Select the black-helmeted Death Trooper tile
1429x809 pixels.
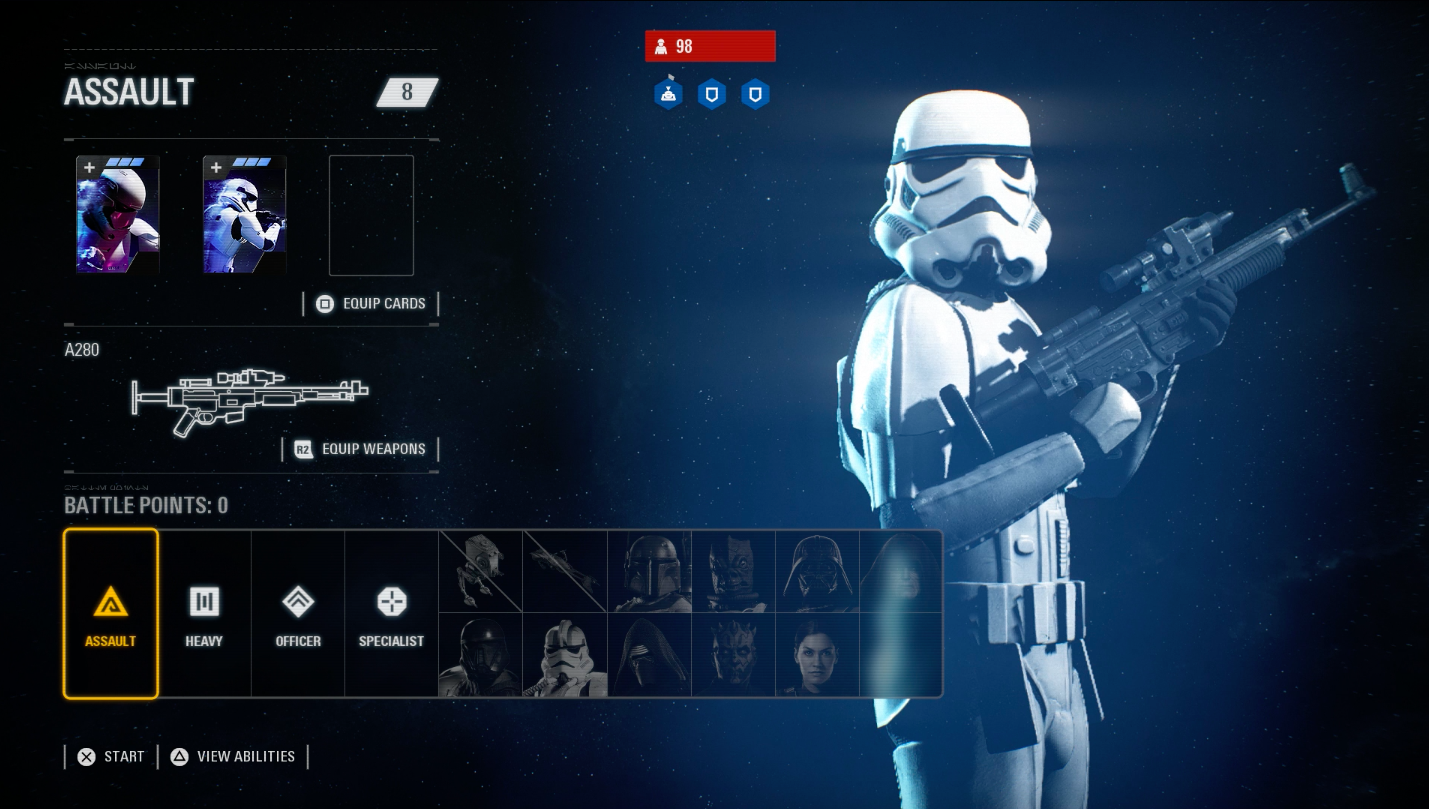coord(481,655)
